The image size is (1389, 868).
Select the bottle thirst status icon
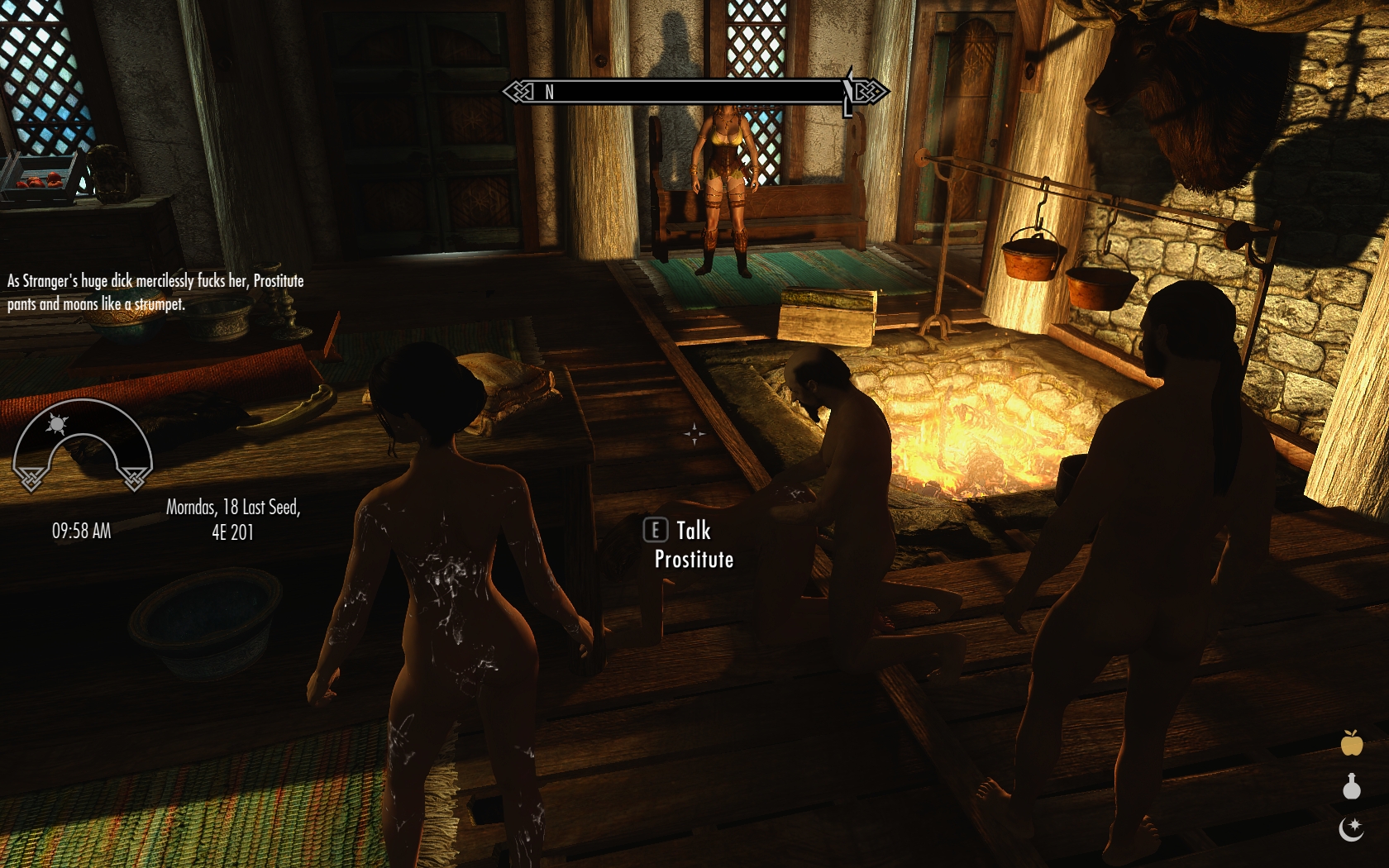pos(1352,786)
